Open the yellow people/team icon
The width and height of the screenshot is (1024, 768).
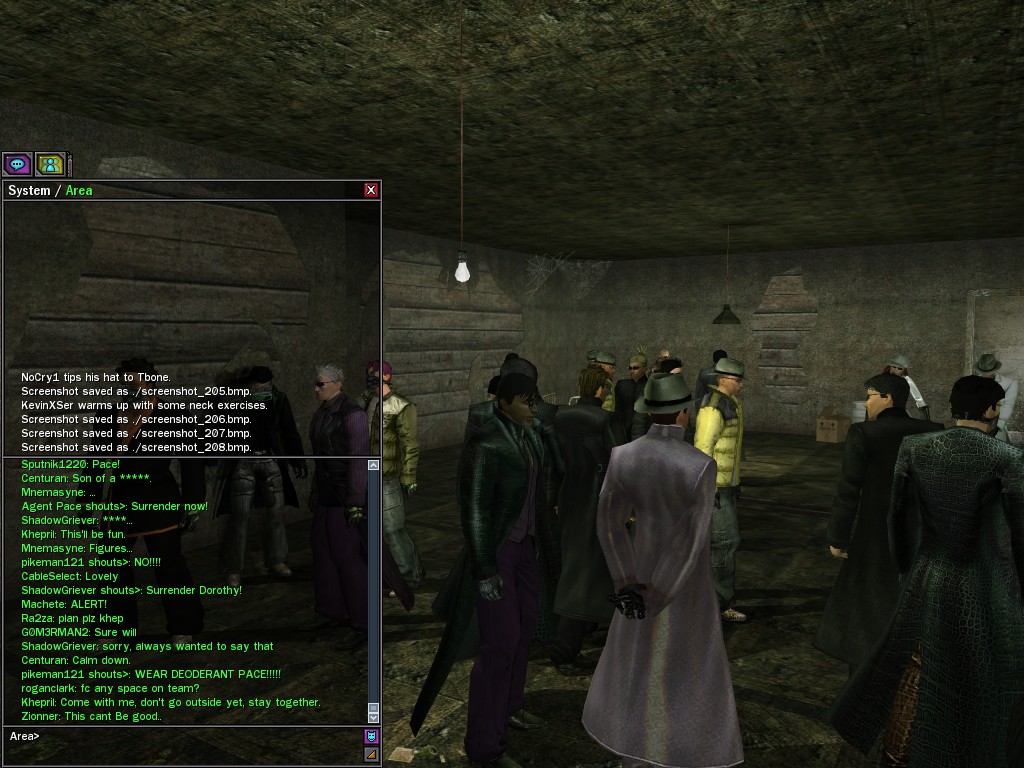click(x=50, y=164)
